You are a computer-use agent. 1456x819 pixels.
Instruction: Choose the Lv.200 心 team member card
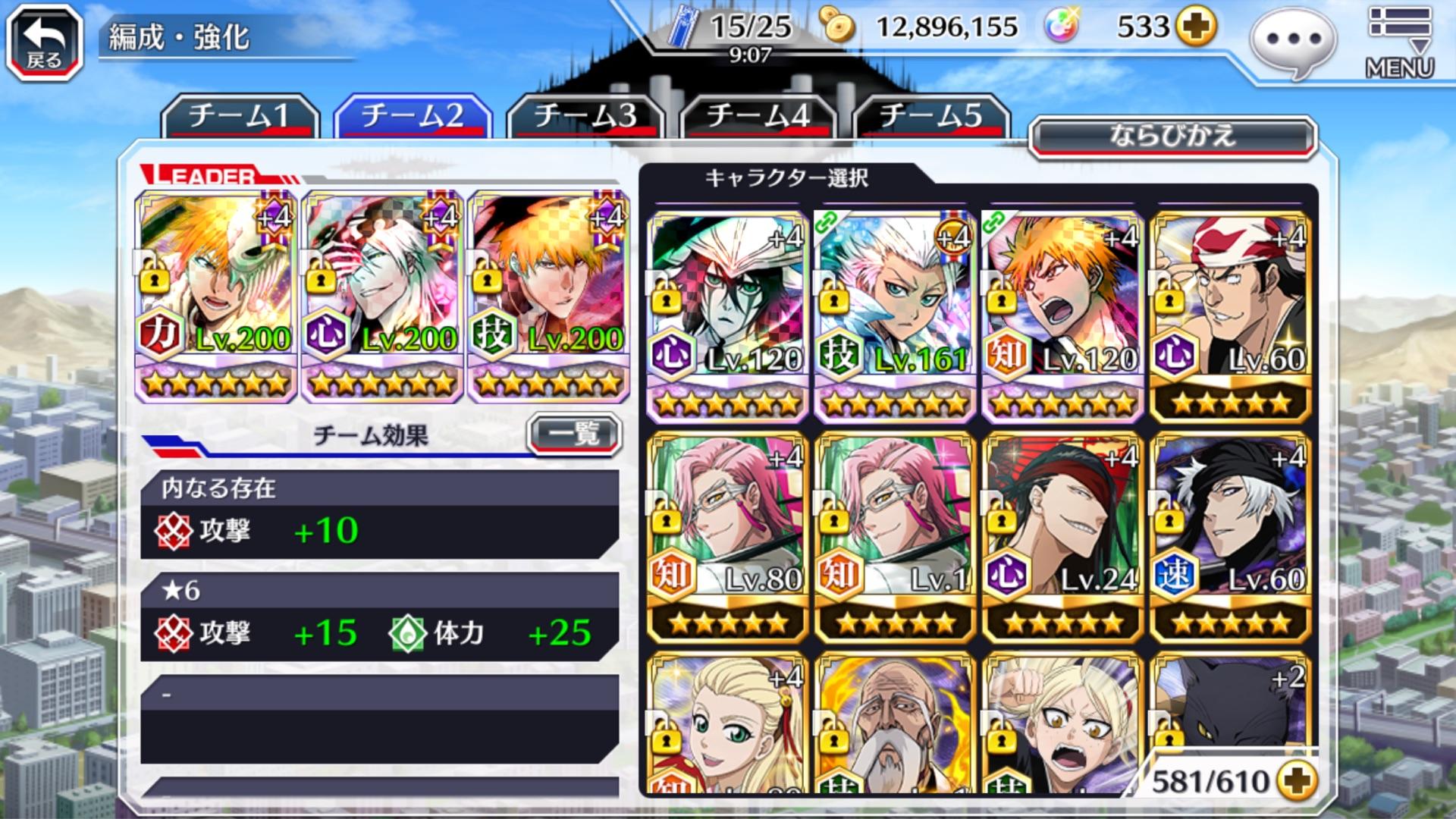[382, 296]
